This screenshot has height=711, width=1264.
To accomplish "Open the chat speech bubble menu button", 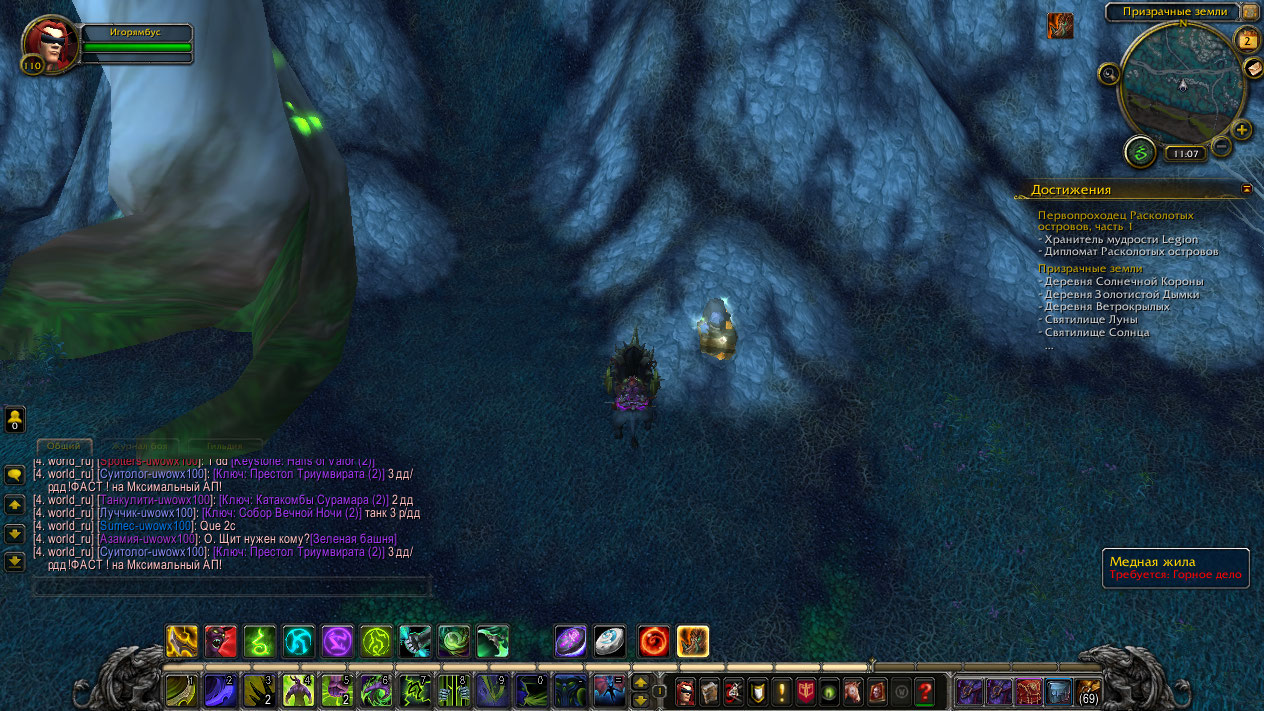I will click(15, 474).
